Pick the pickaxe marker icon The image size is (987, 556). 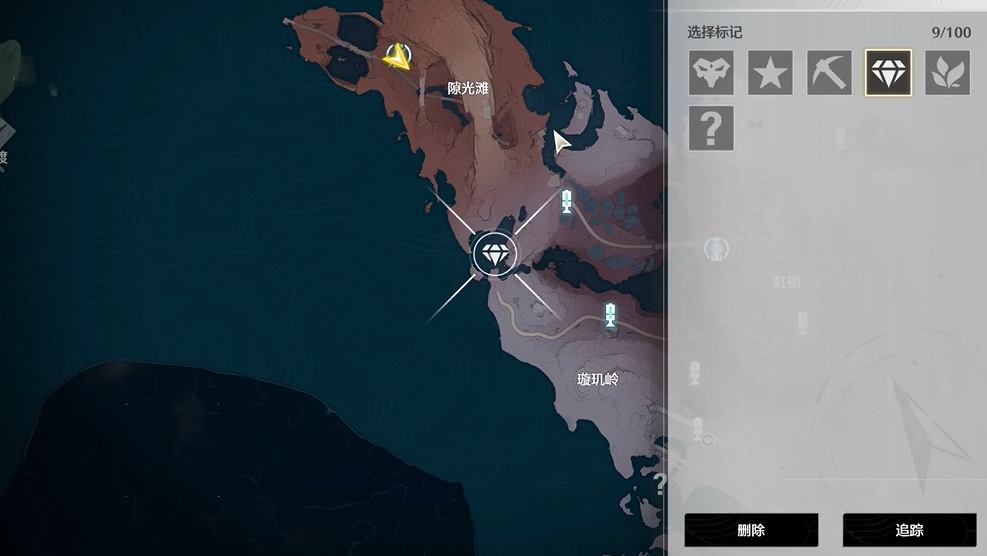click(829, 73)
